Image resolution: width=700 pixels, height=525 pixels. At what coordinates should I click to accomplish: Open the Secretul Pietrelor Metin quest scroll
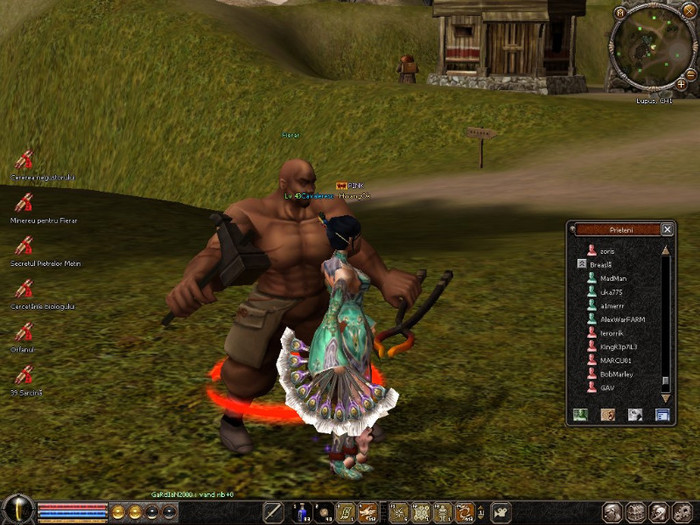tap(24, 246)
